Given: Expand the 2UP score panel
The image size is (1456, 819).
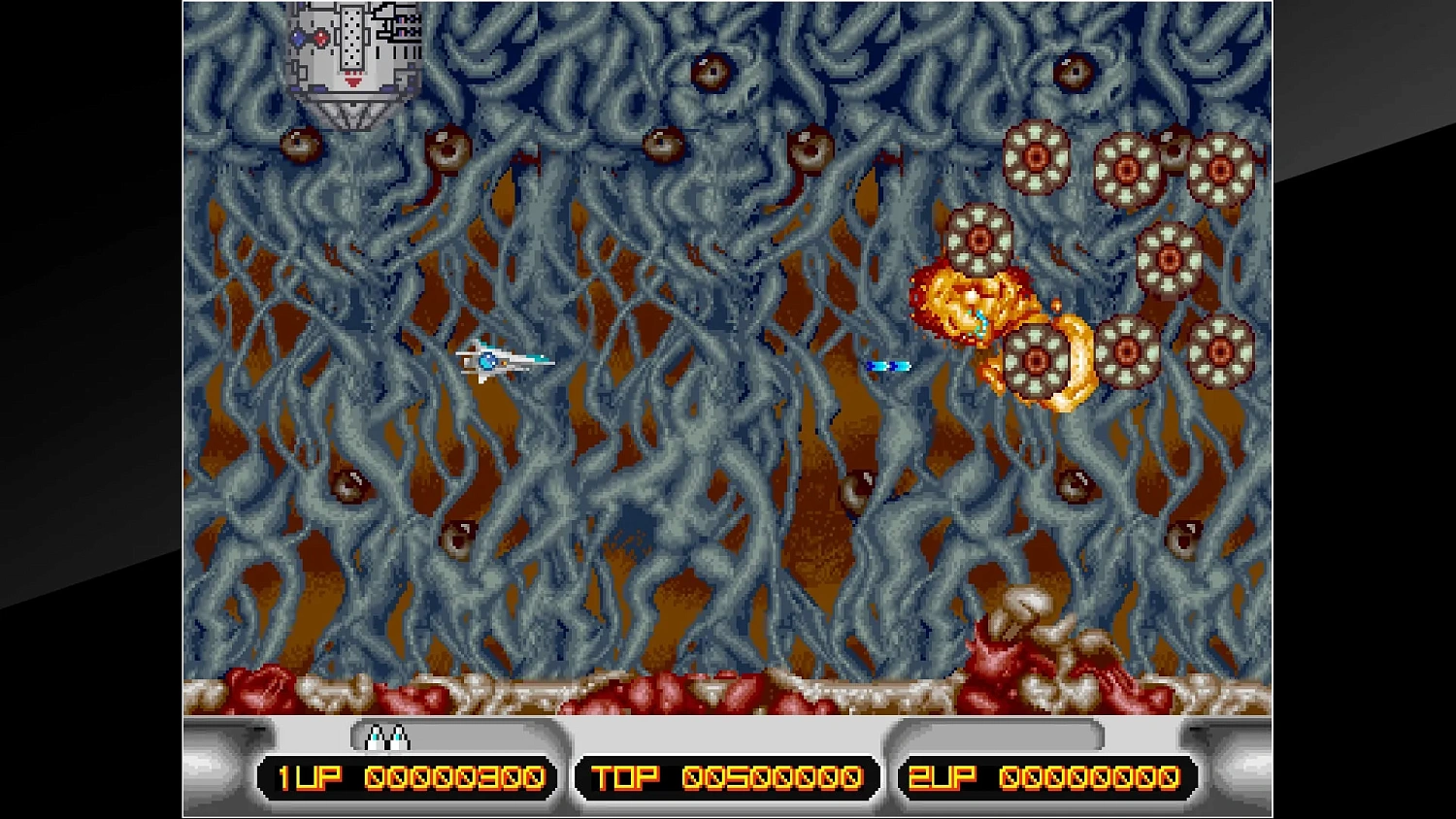Looking at the screenshot, I should tap(1051, 776).
